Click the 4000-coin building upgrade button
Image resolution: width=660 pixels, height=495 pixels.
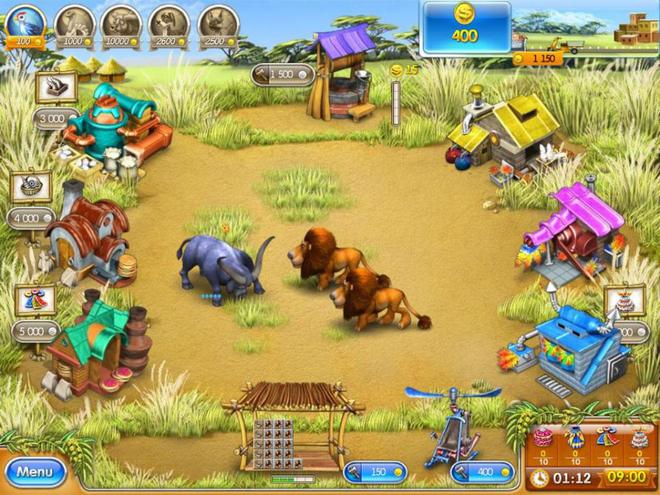32,216
